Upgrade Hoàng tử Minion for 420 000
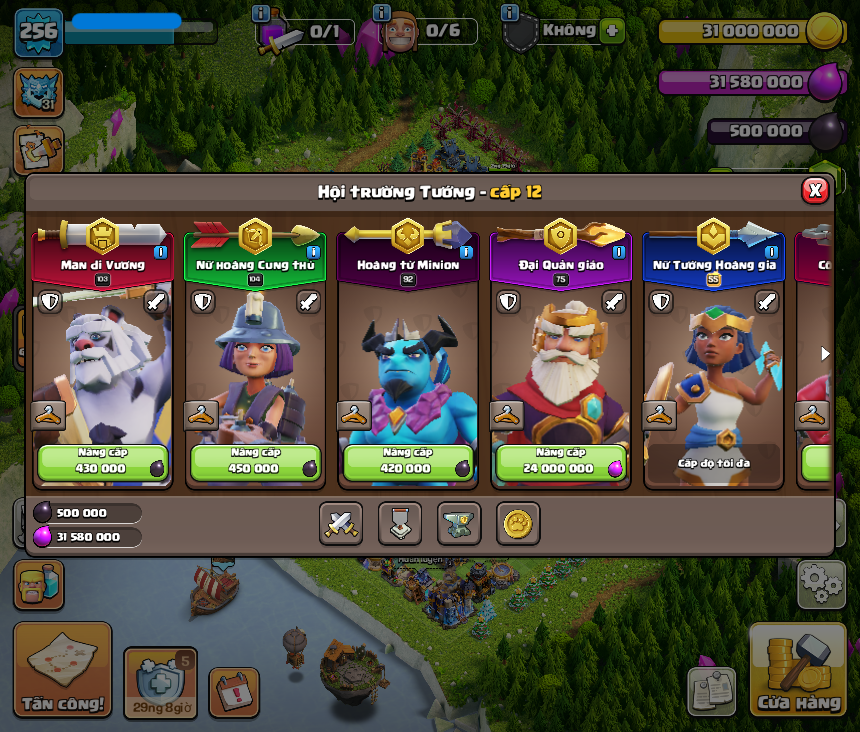Viewport: 860px width, 732px height. coord(407,462)
